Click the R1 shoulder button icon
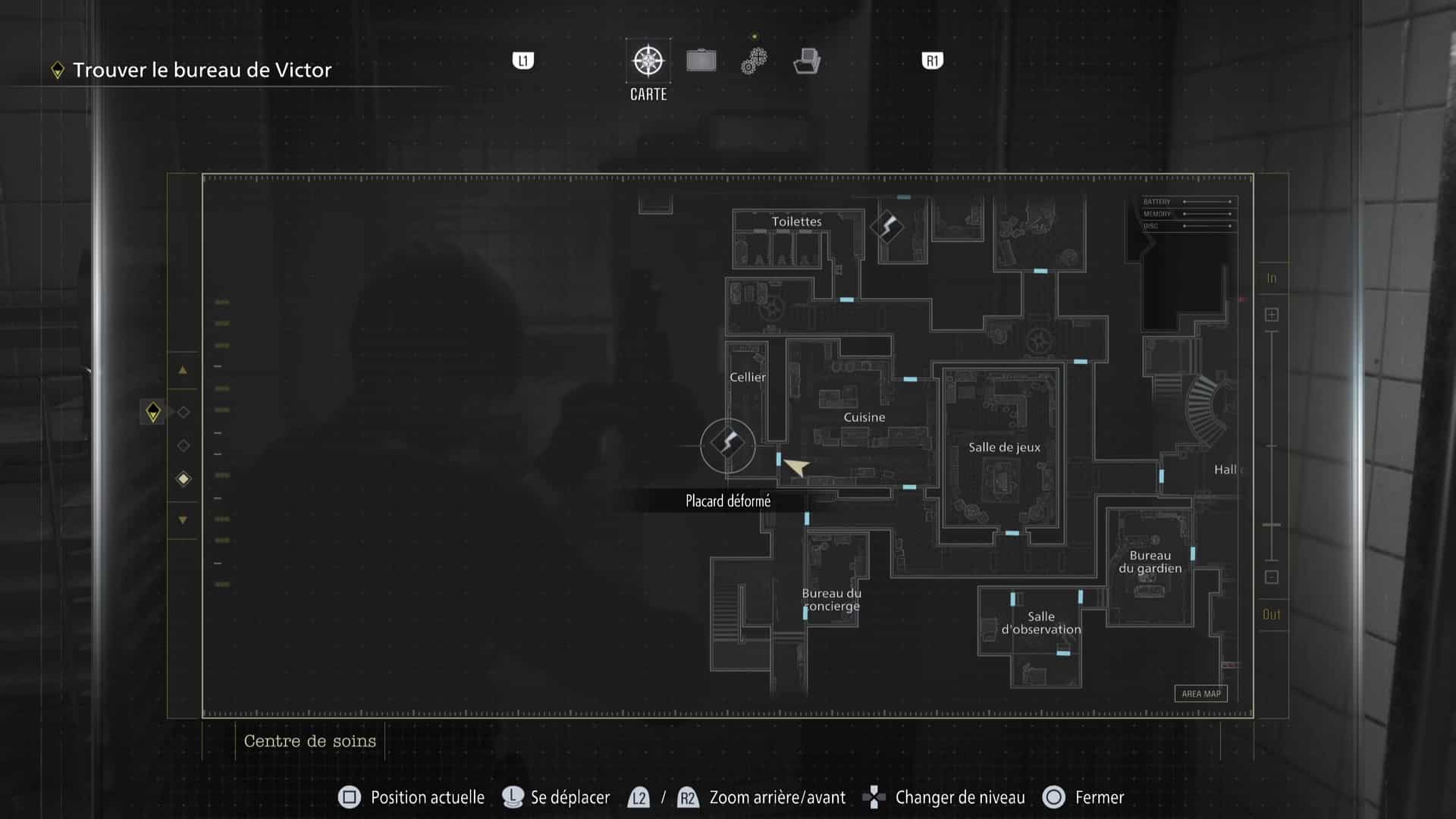 [931, 60]
